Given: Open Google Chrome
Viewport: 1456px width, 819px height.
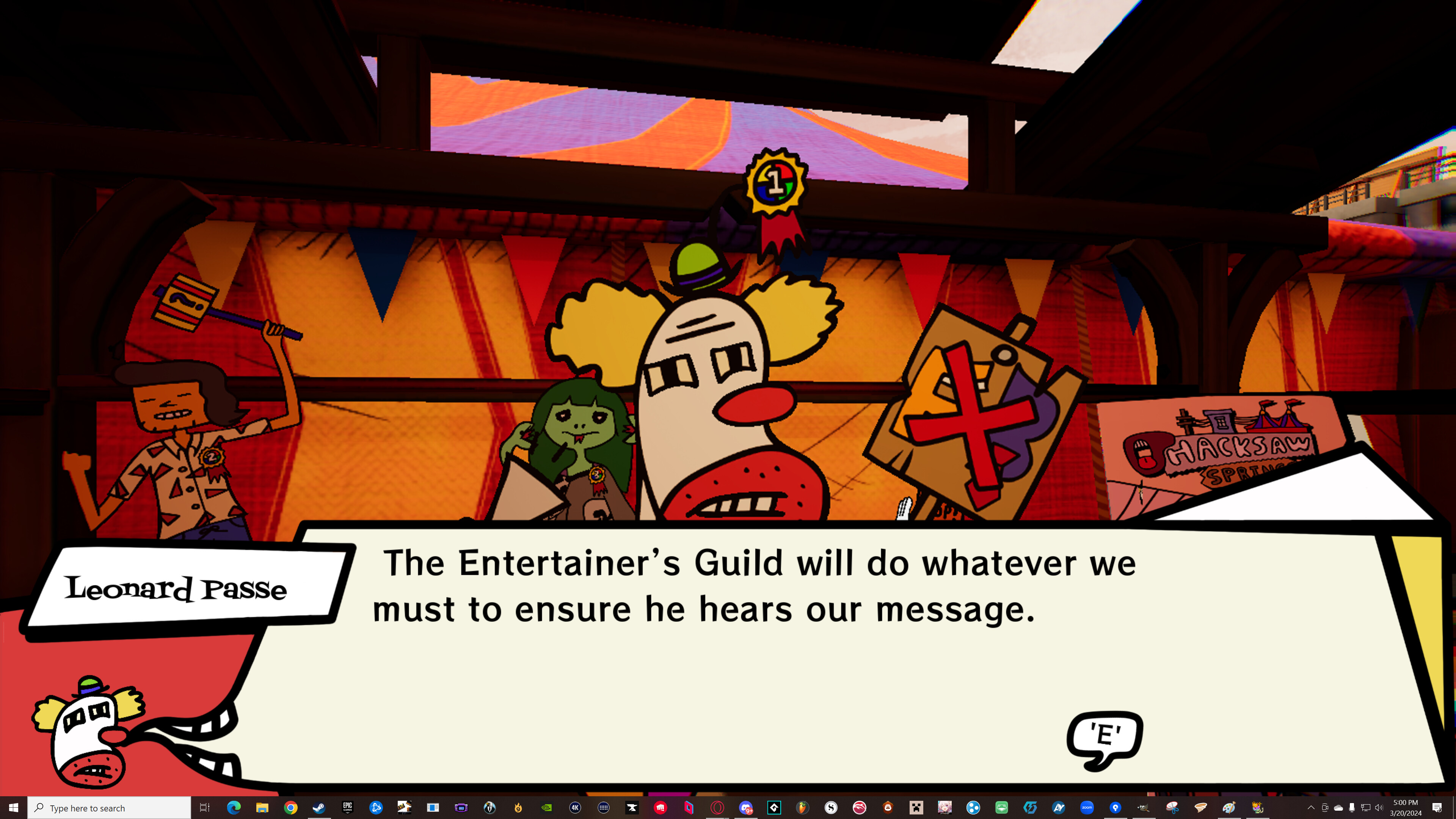Looking at the screenshot, I should 291,807.
